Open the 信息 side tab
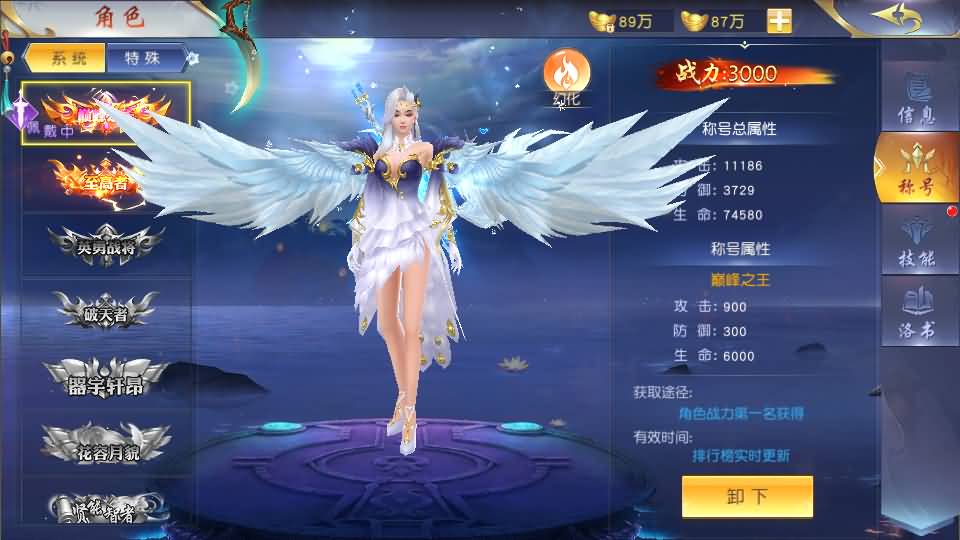This screenshot has width=960, height=540. (917, 97)
